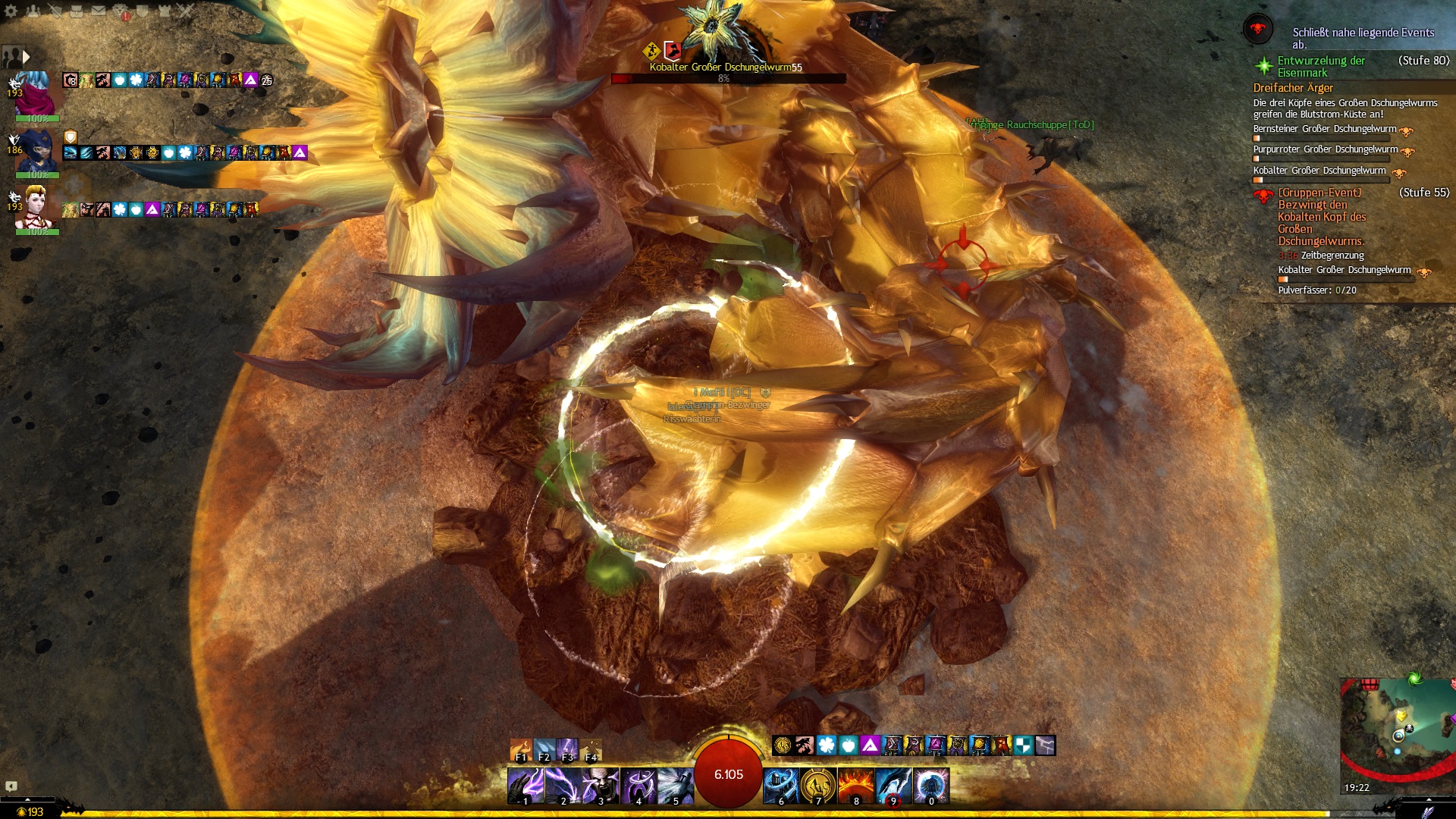
Task: Open the contacts and LFG panel
Action: pos(33,11)
